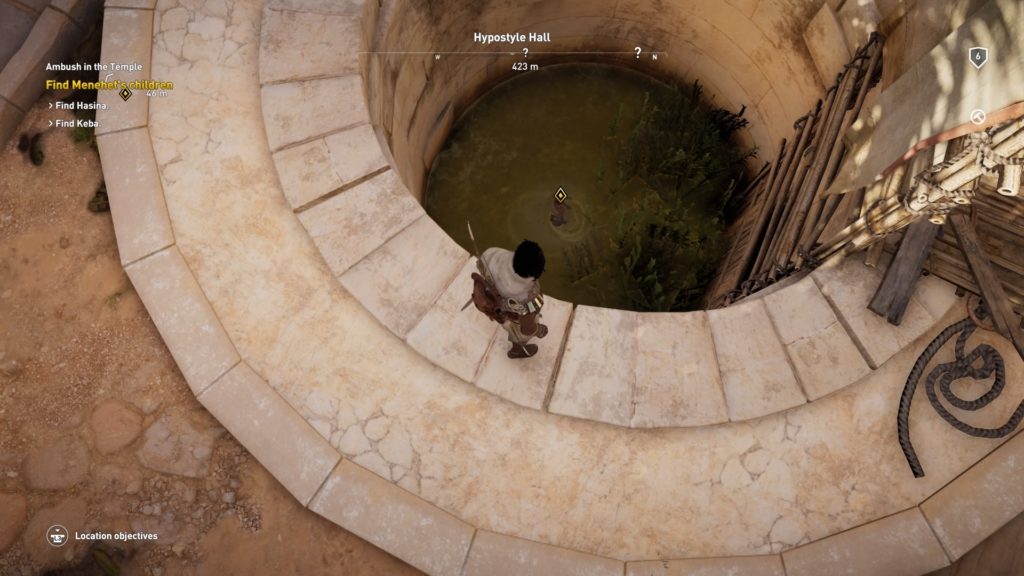Select the compass question mark above 423 m
Viewport: 1024px width, 576px height.
coord(525,53)
